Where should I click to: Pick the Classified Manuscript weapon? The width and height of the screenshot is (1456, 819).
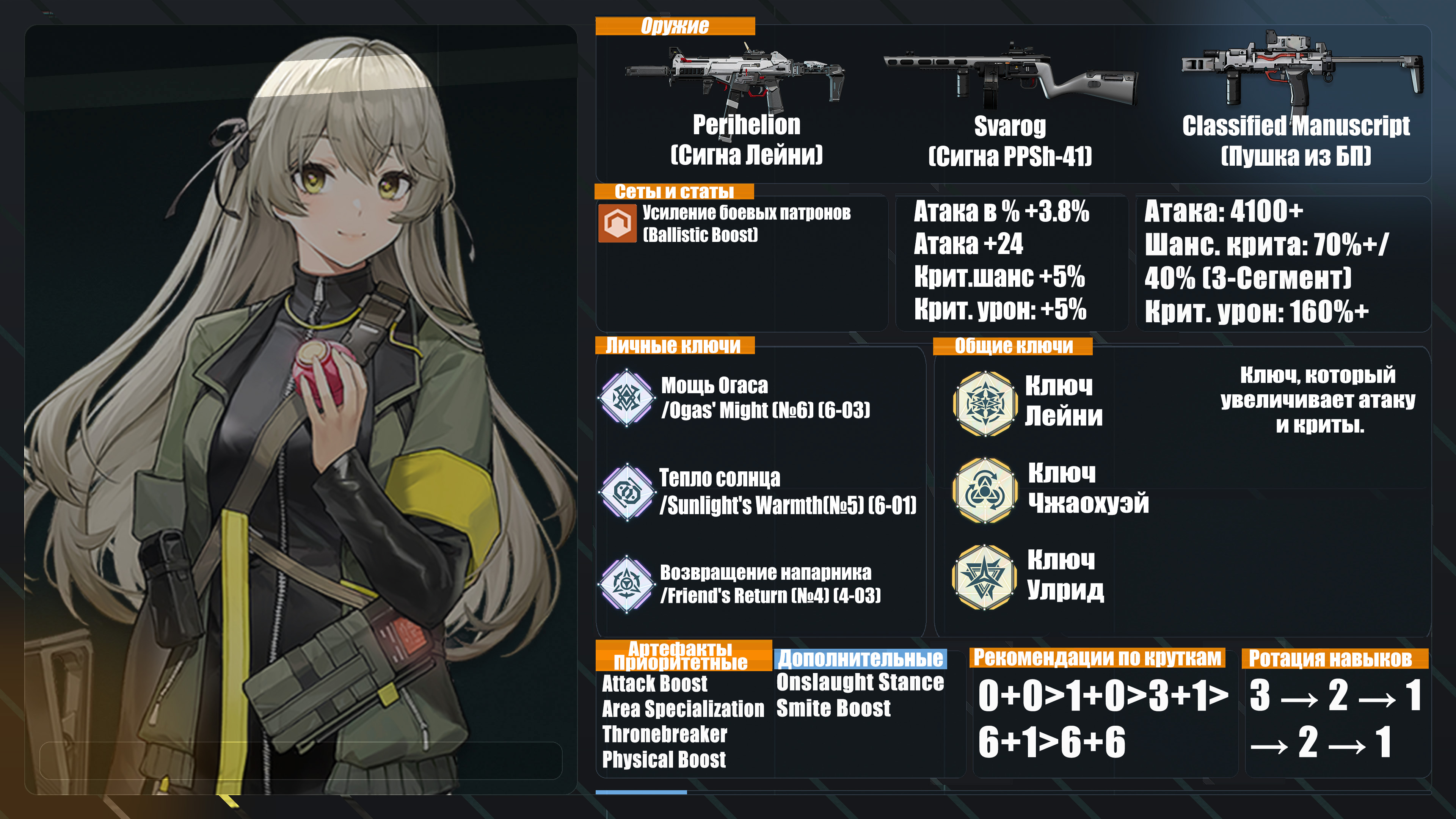point(1300,71)
